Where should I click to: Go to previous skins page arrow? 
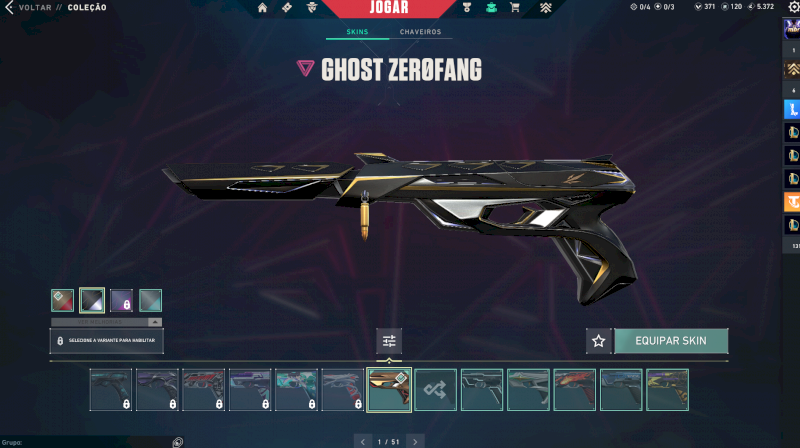[x=362, y=440]
